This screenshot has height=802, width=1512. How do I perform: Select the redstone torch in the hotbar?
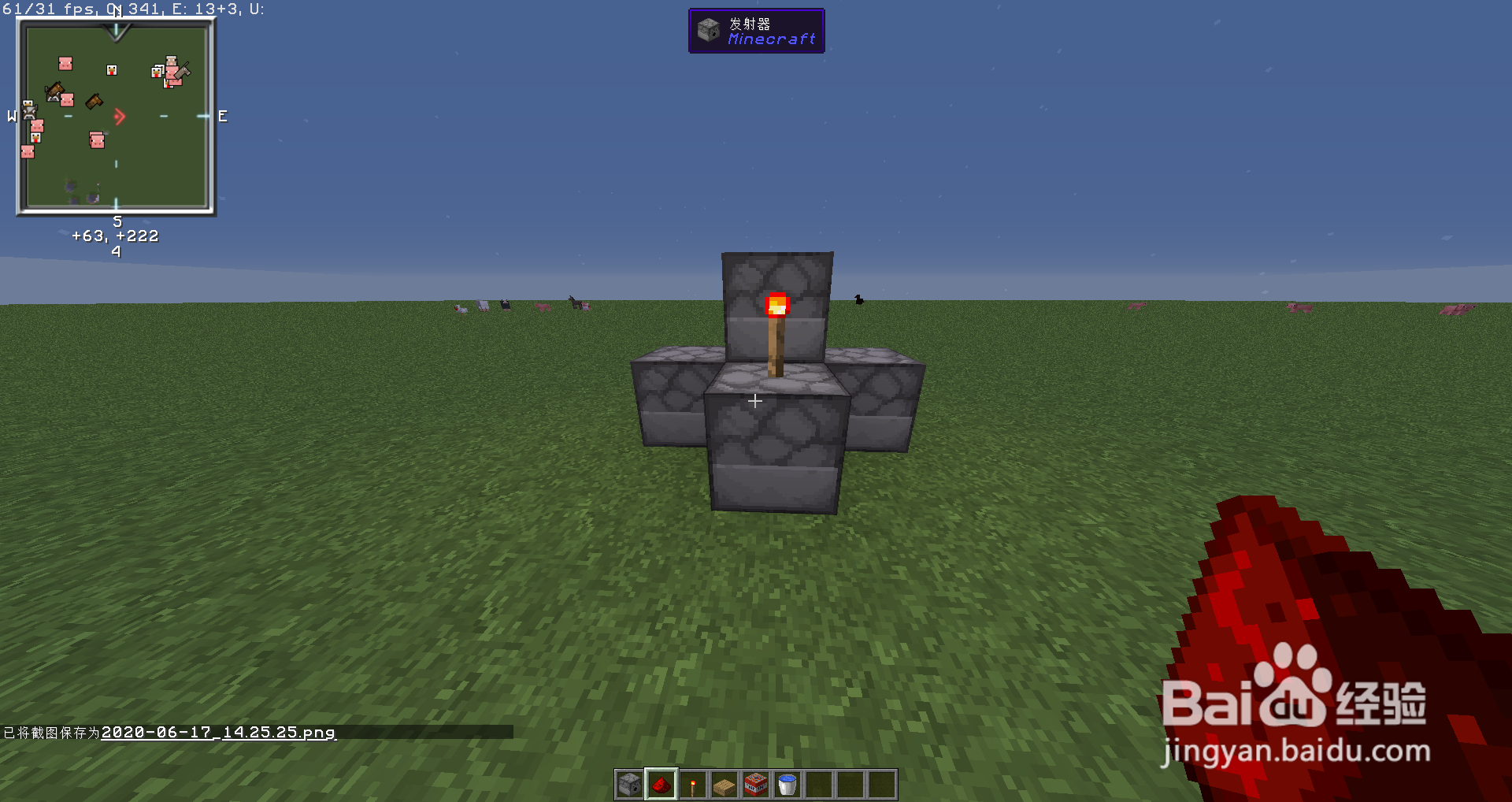pos(692,785)
